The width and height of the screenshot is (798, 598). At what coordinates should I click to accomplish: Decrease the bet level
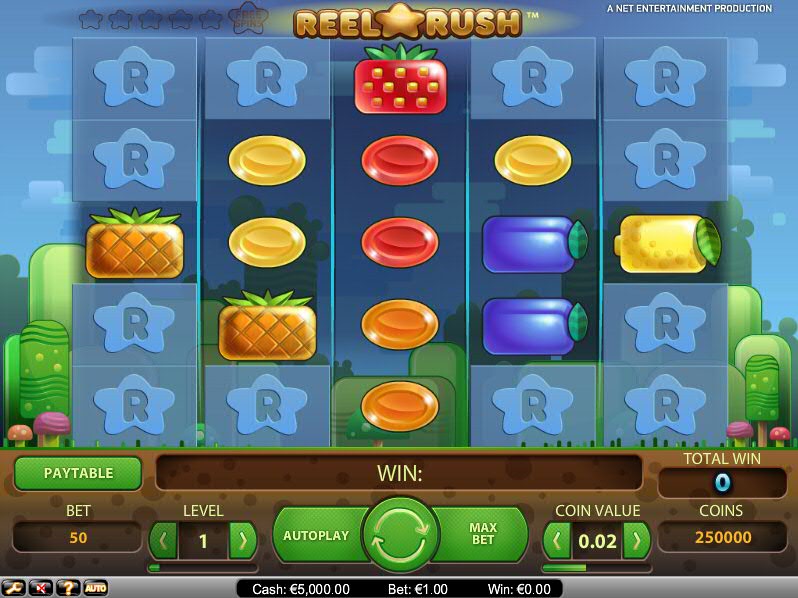(x=163, y=541)
